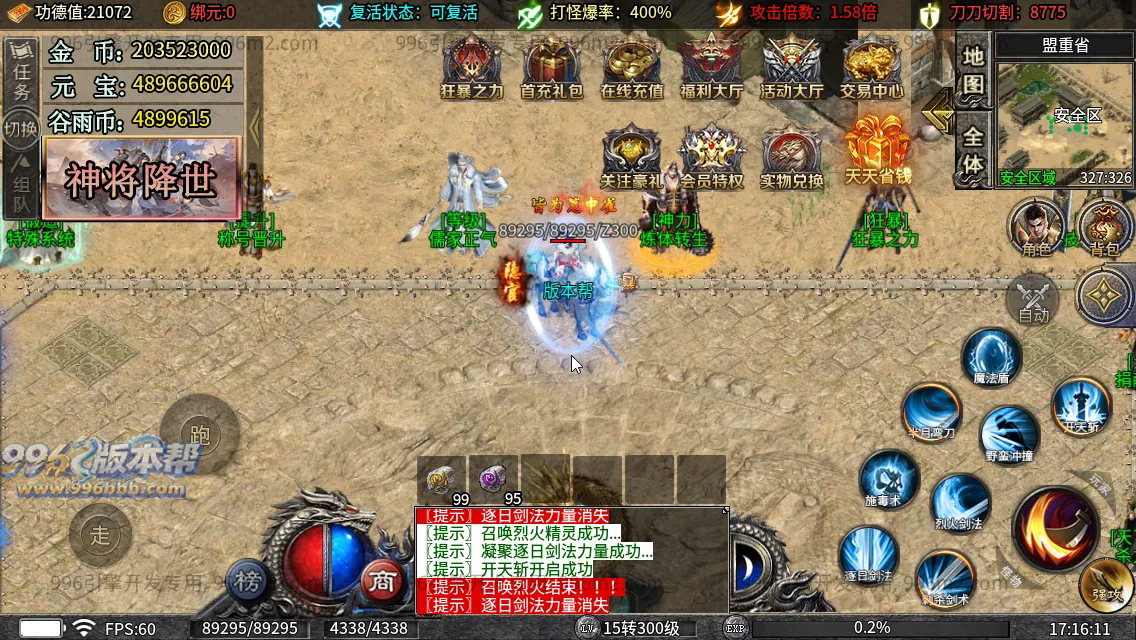
Task: Switch to the 组队 team tab
Action: tap(21, 193)
